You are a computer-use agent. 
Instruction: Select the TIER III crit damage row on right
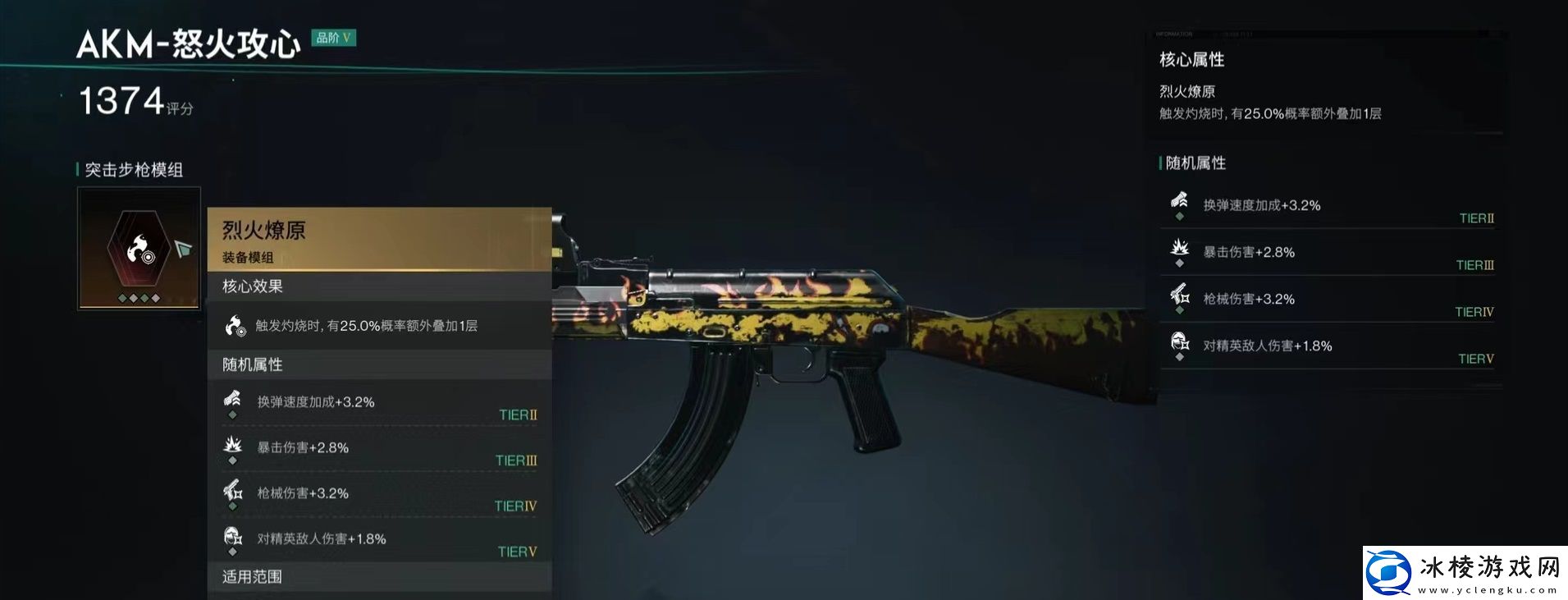click(x=1328, y=254)
